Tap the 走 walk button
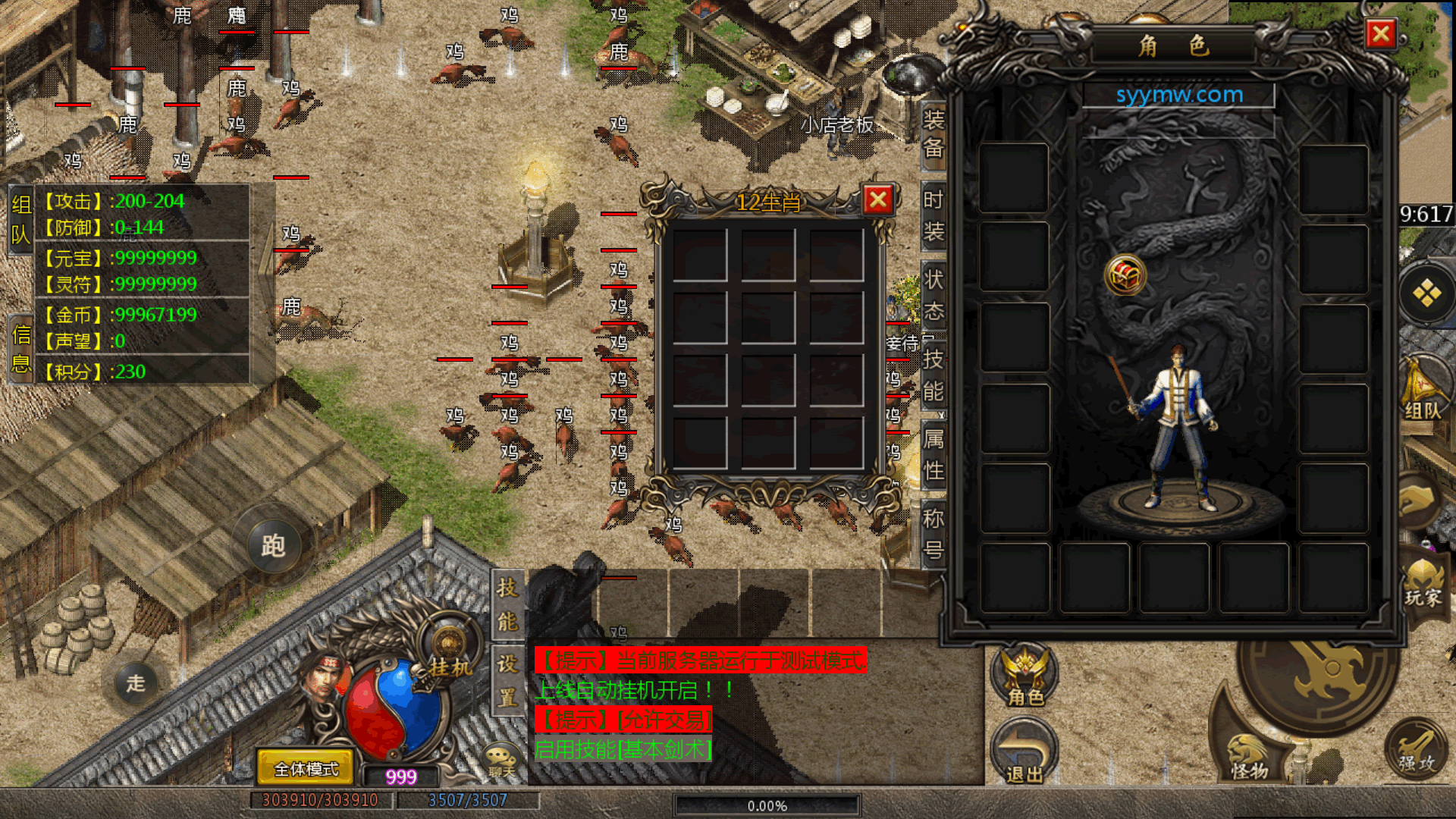The image size is (1456, 819). point(136,683)
